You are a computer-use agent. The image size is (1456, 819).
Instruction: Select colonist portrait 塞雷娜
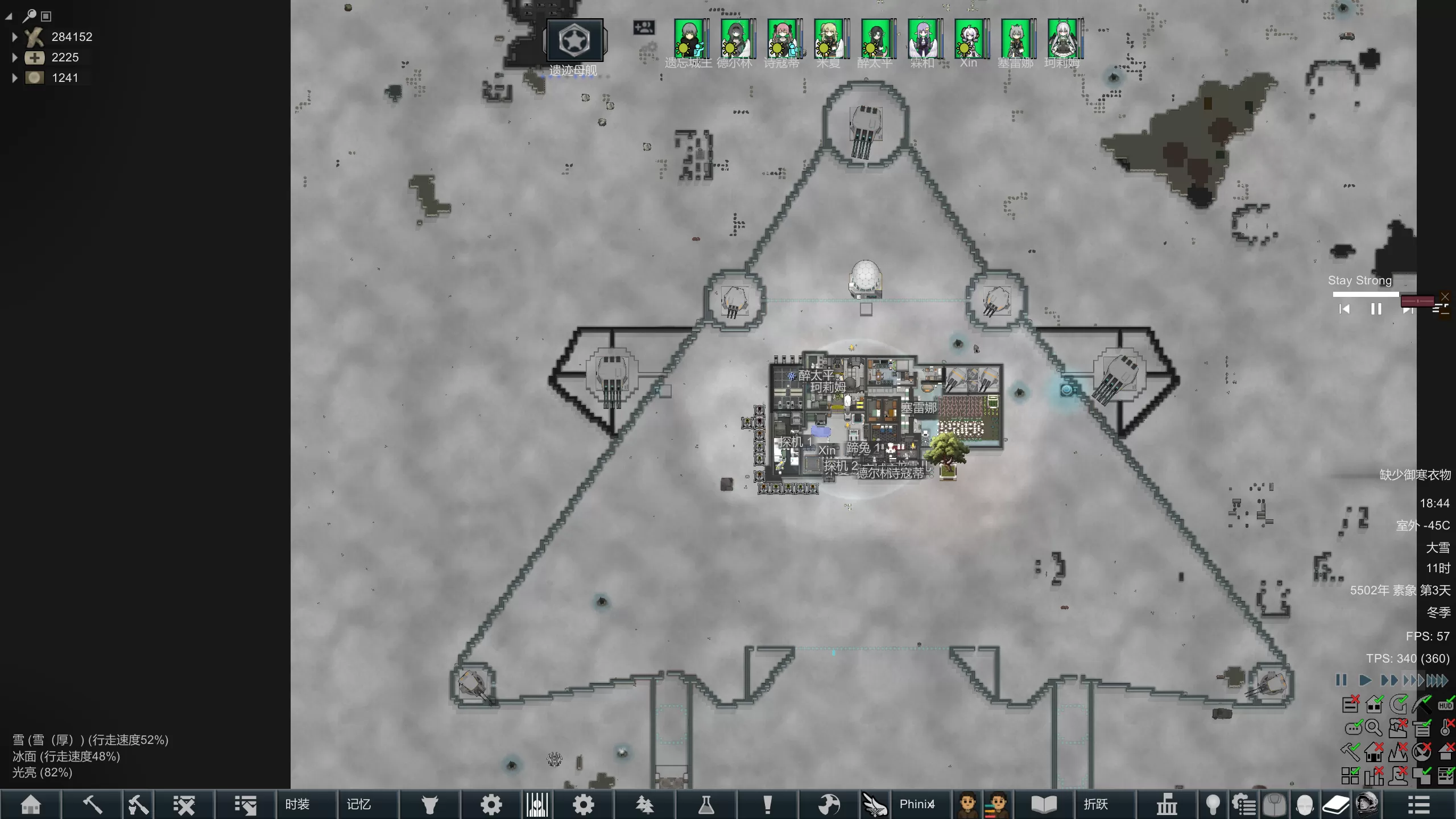click(1016, 39)
